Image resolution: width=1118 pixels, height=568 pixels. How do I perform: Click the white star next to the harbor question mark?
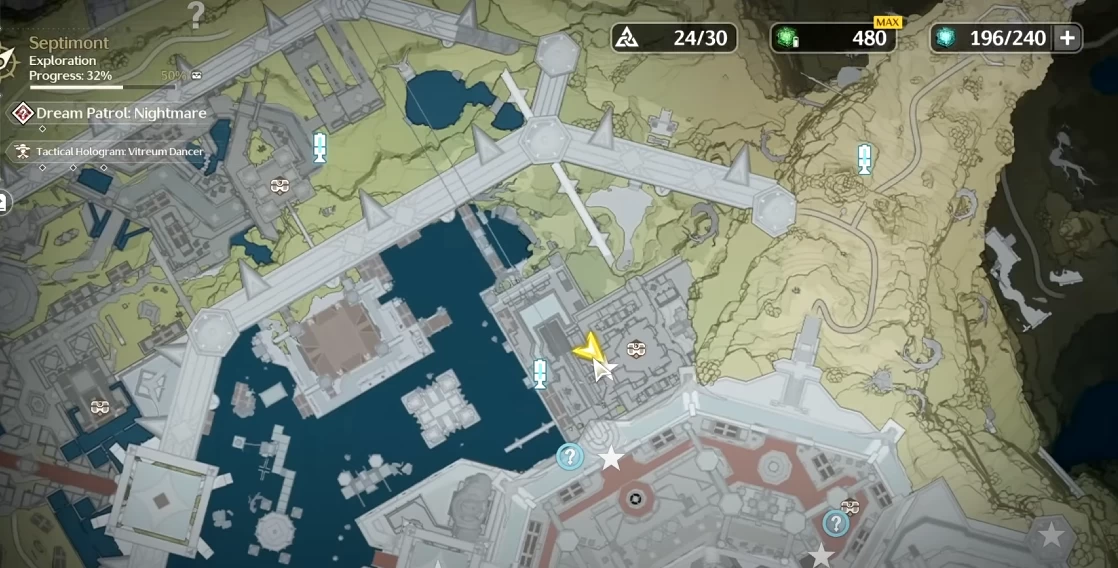pyautogui.click(x=610, y=459)
